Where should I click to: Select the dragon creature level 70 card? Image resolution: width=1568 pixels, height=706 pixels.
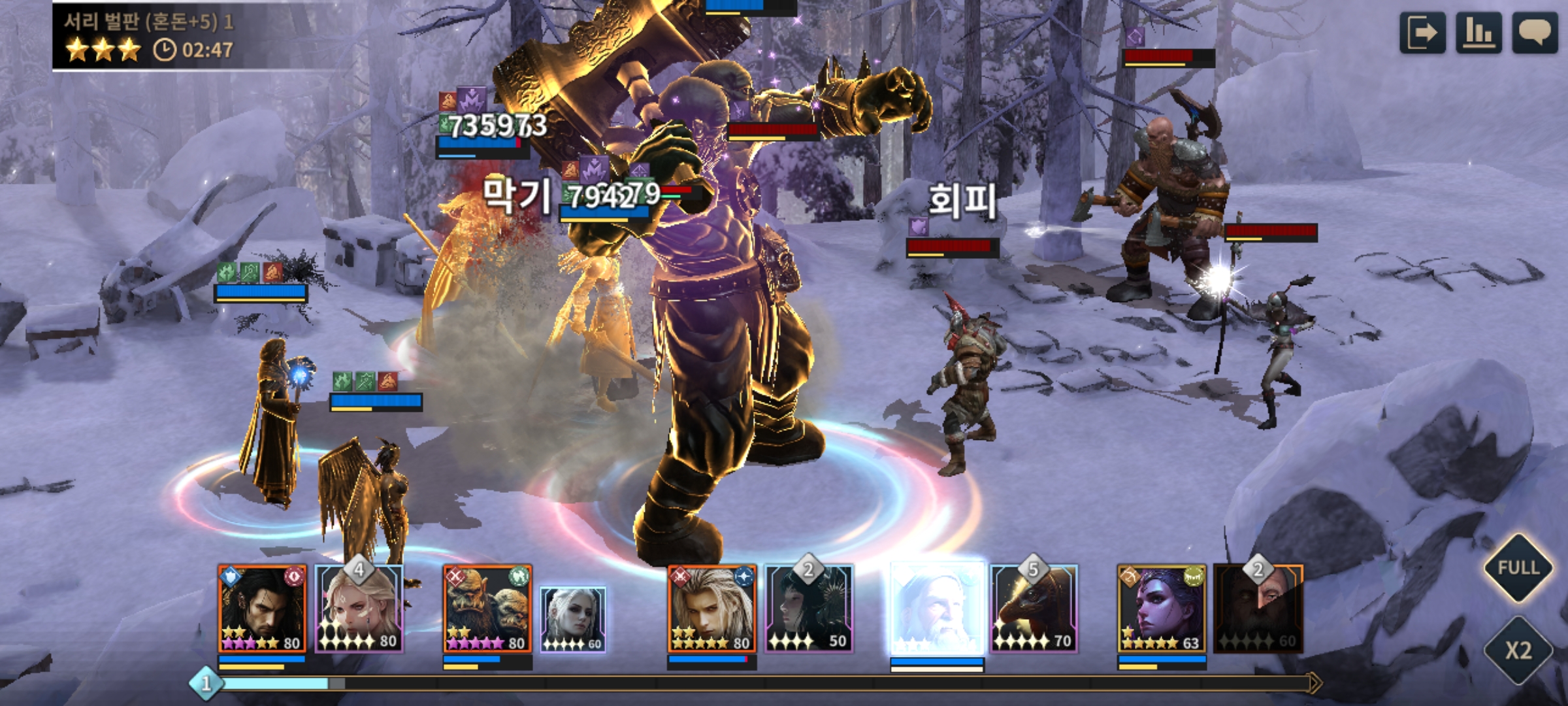[1034, 609]
